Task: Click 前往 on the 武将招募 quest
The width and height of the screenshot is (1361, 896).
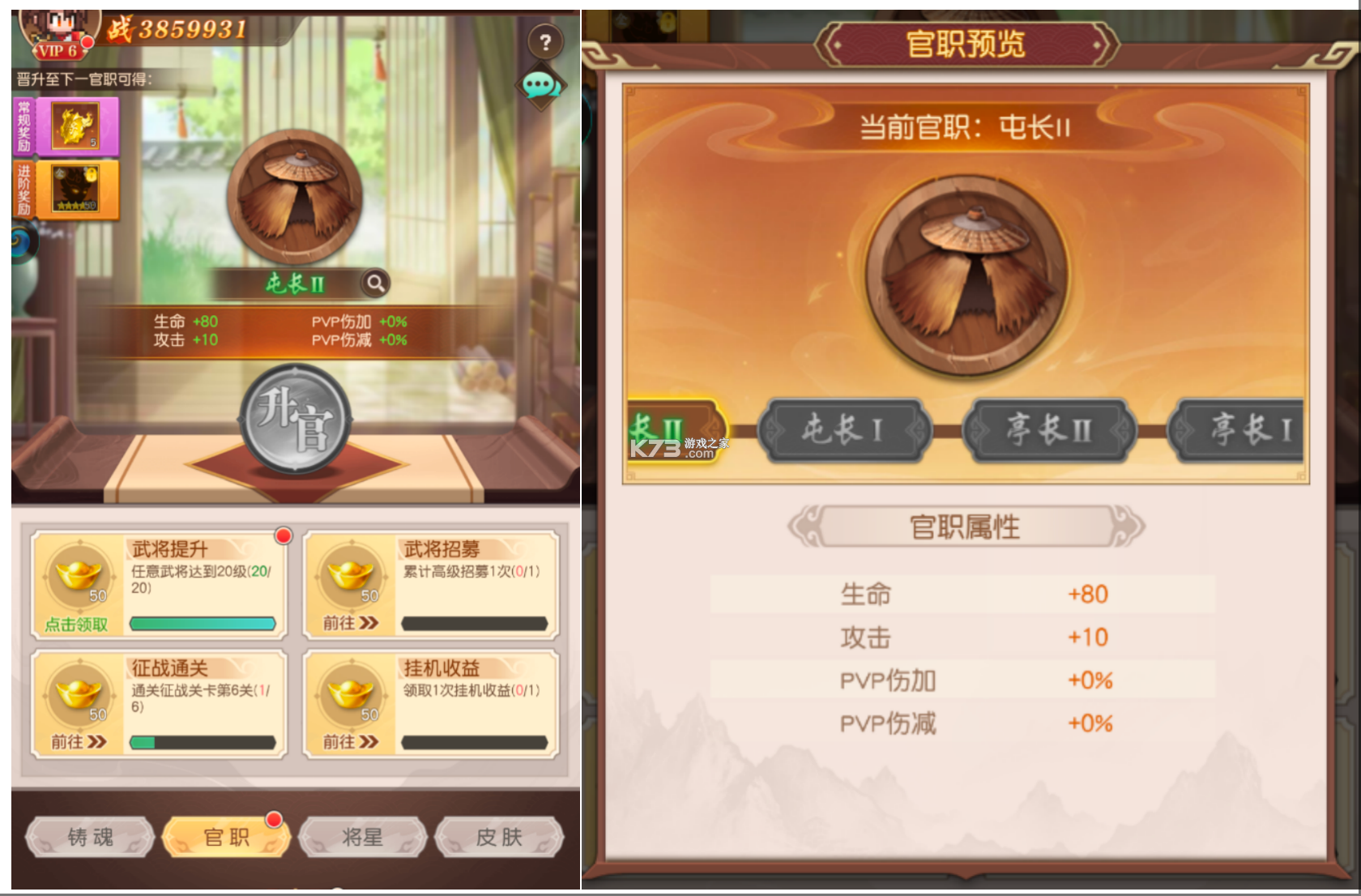Action: (348, 625)
